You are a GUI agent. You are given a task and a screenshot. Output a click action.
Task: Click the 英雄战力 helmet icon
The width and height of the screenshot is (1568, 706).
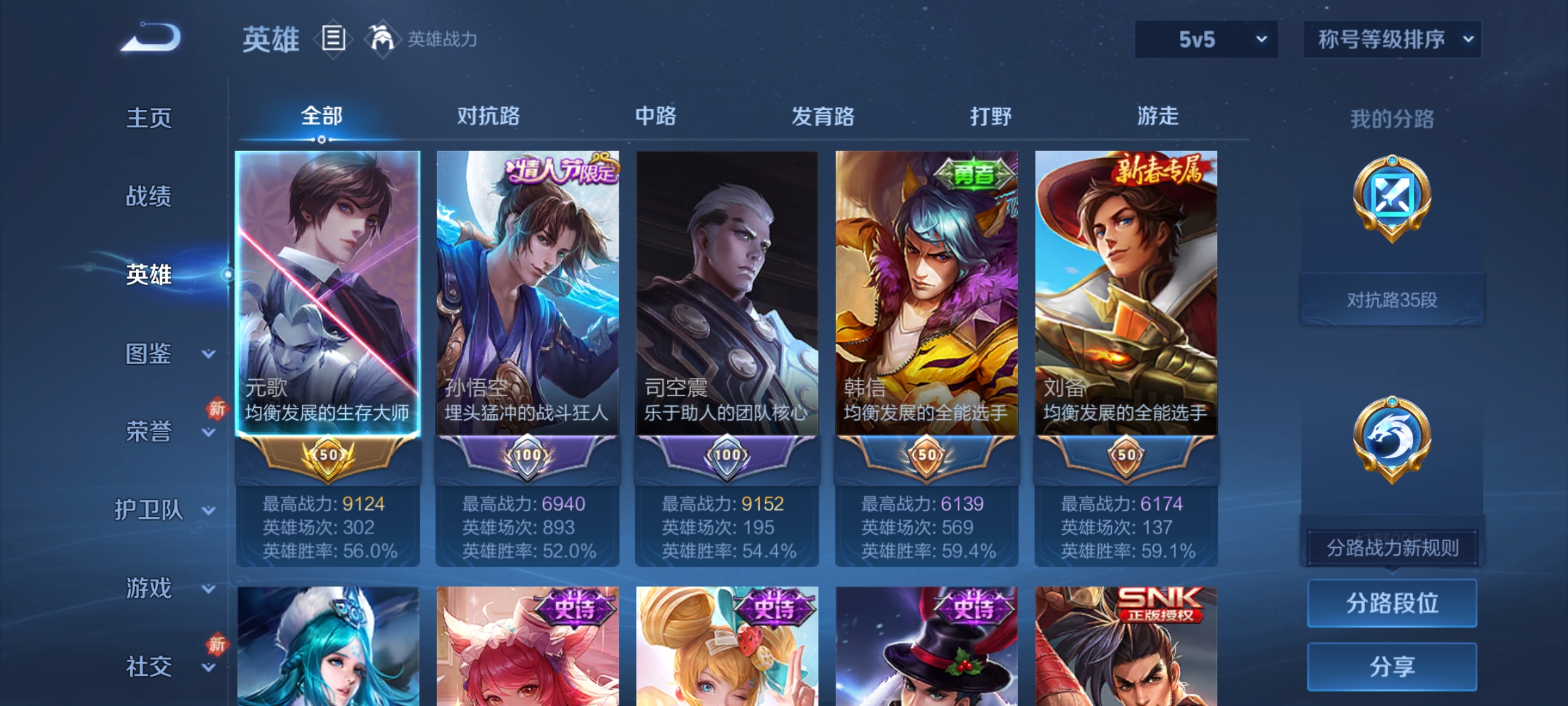tap(382, 39)
